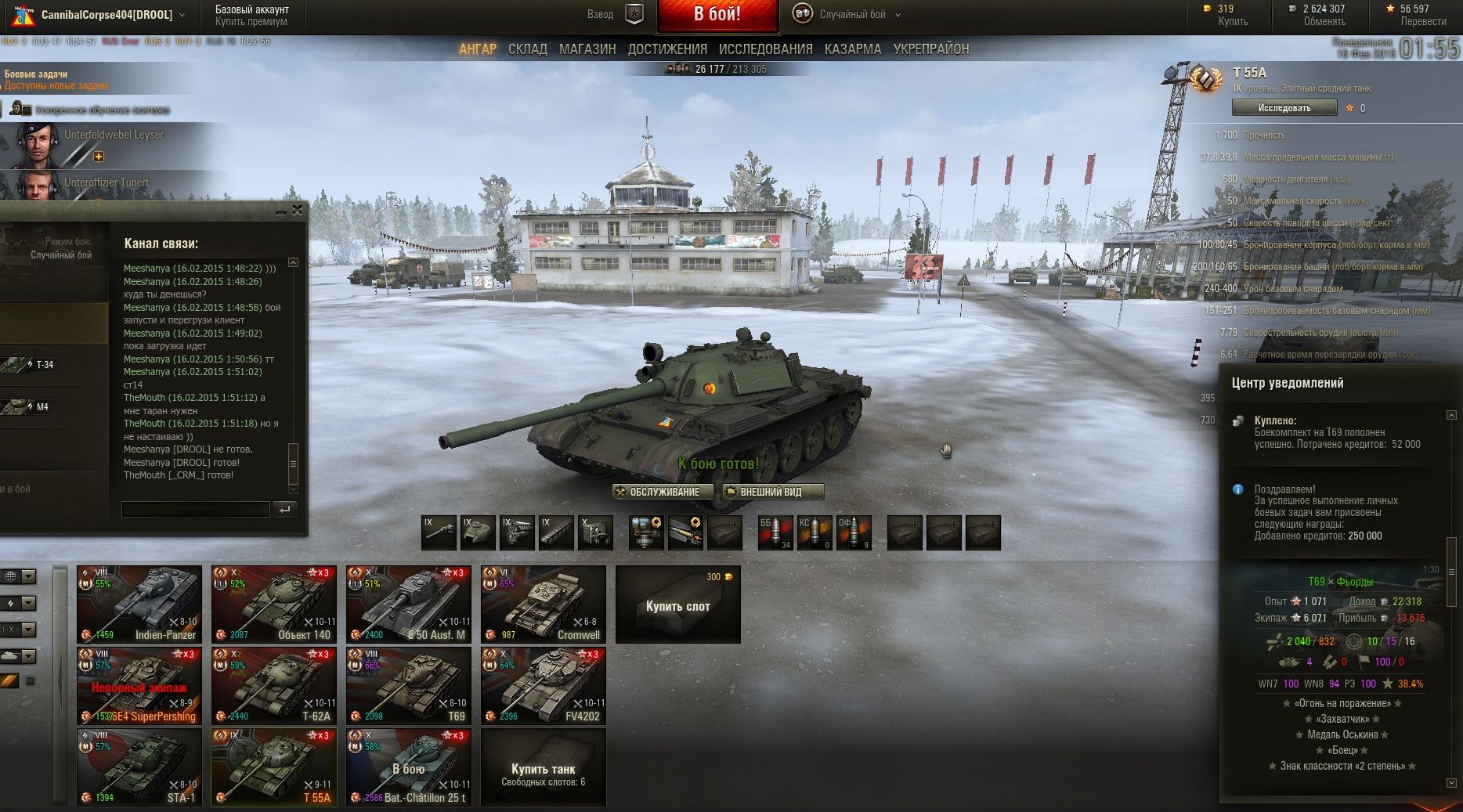Choose the Cromwell tank in the carousel
1463x812 pixels.
pyautogui.click(x=544, y=604)
